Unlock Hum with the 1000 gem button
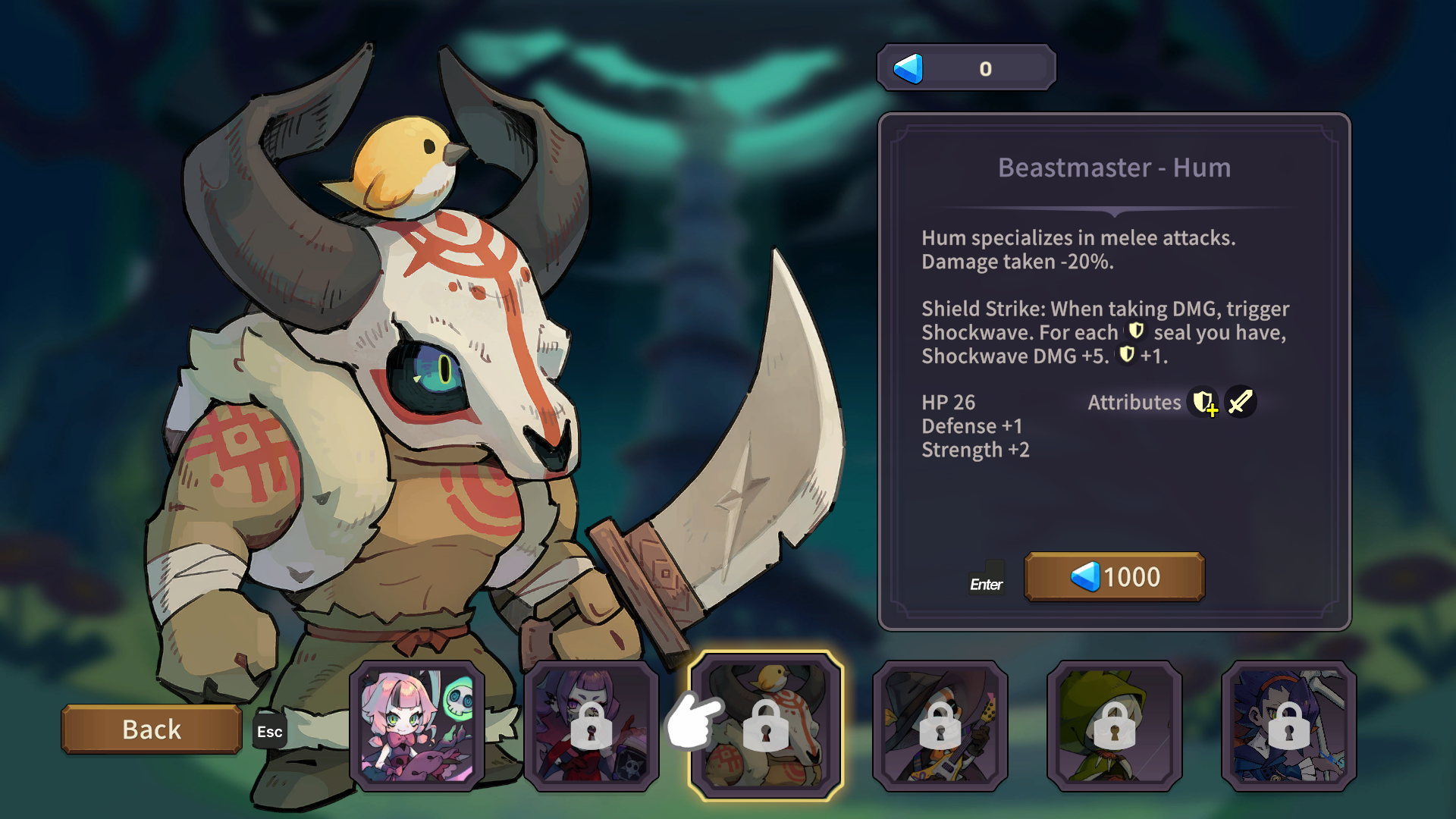Screen dimensions: 1456x819 pyautogui.click(x=1114, y=577)
